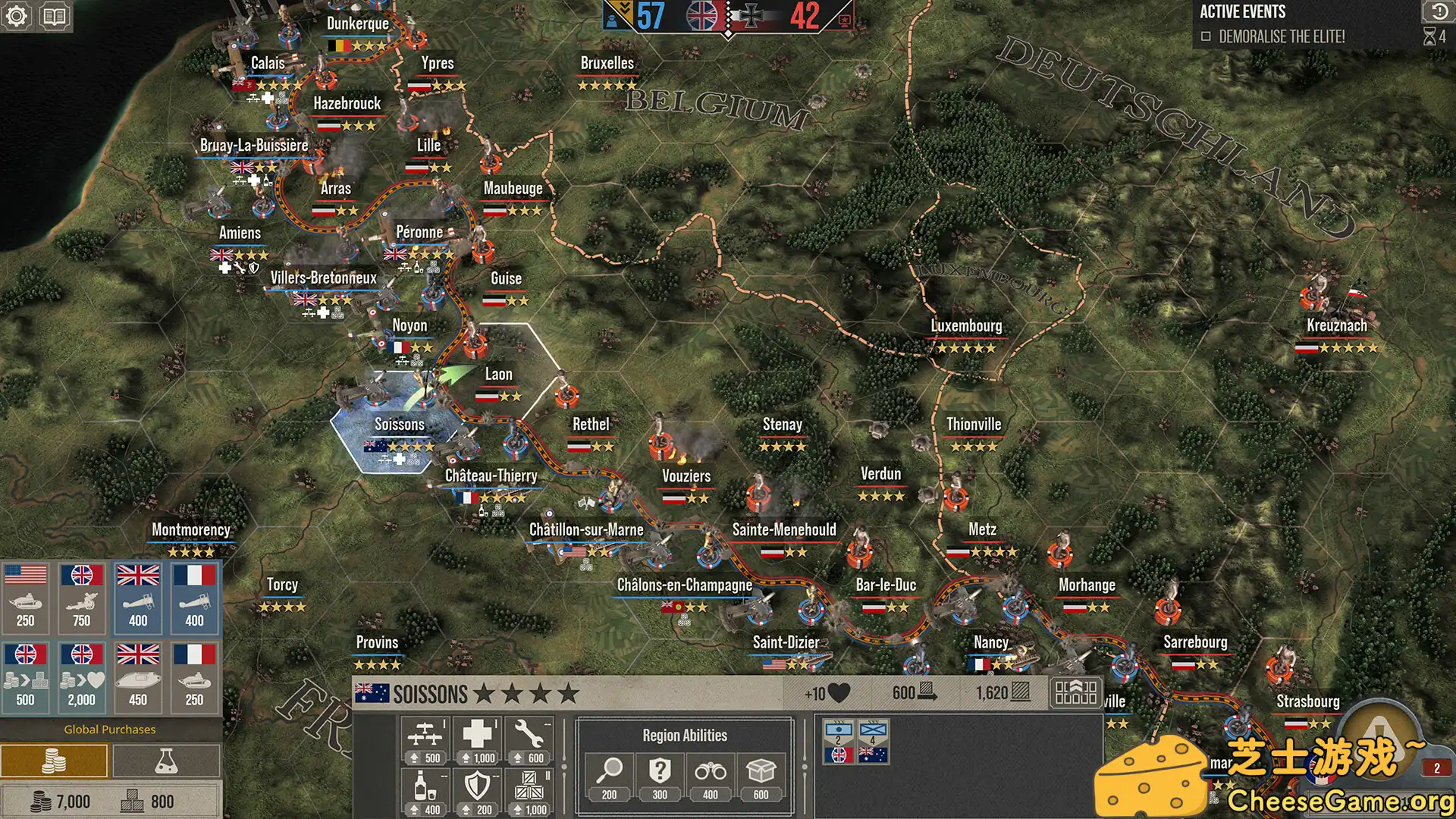Open the settings gear menu
This screenshot has width=1456, height=819.
18,15
